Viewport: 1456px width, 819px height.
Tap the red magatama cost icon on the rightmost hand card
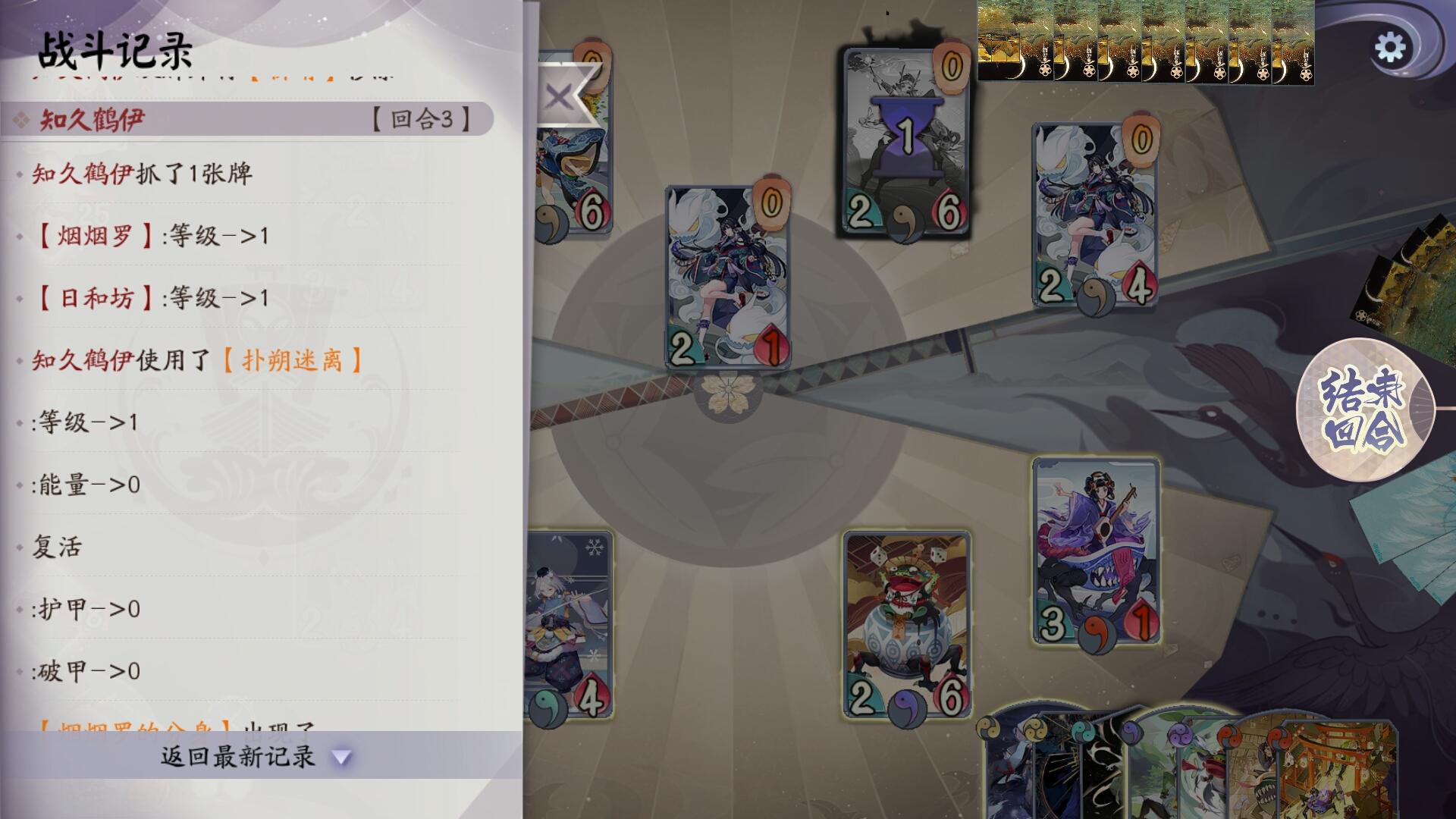[1280, 736]
